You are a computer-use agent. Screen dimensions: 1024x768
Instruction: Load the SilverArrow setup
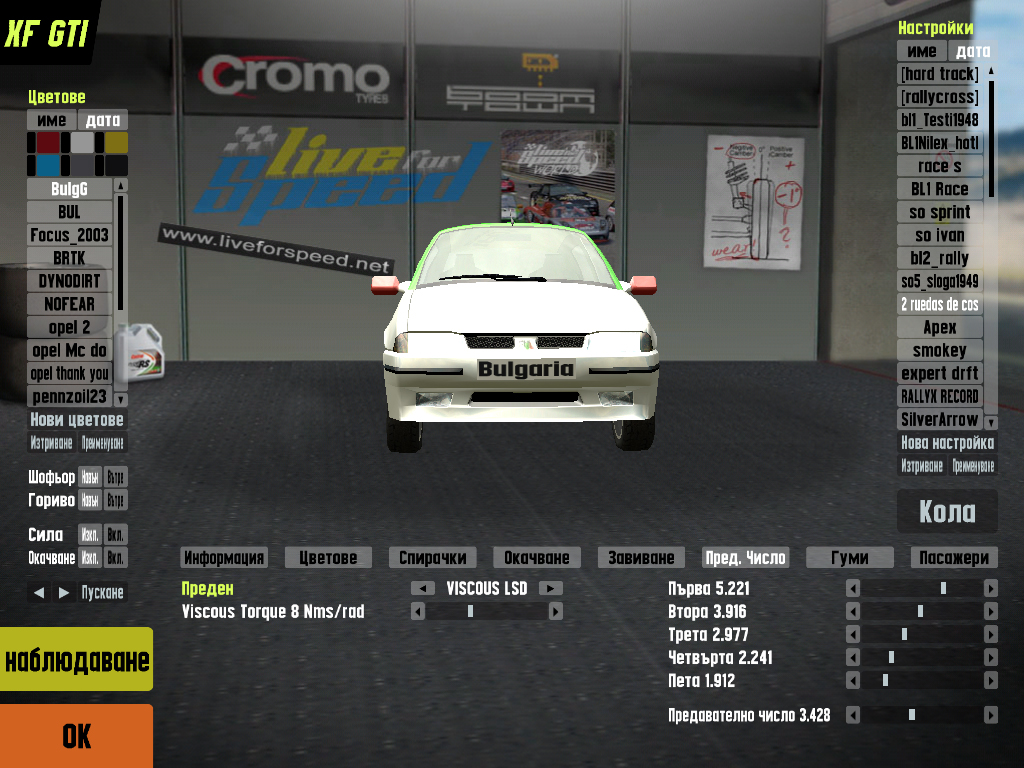pos(939,420)
